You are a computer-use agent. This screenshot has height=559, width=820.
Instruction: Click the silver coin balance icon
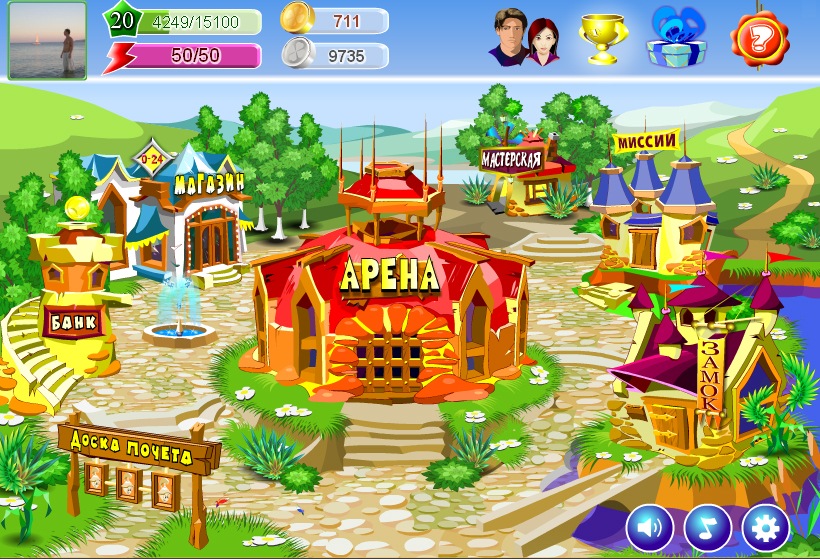[297, 54]
